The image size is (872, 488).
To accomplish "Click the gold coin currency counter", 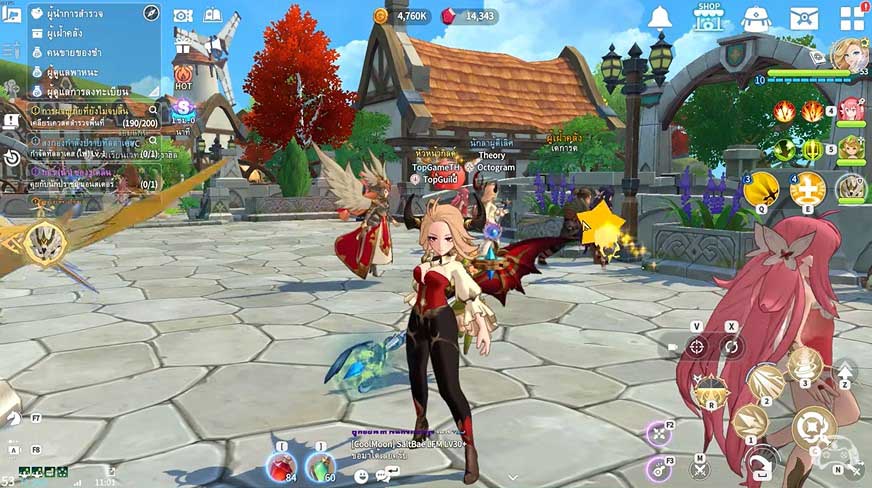I will pyautogui.click(x=401, y=16).
